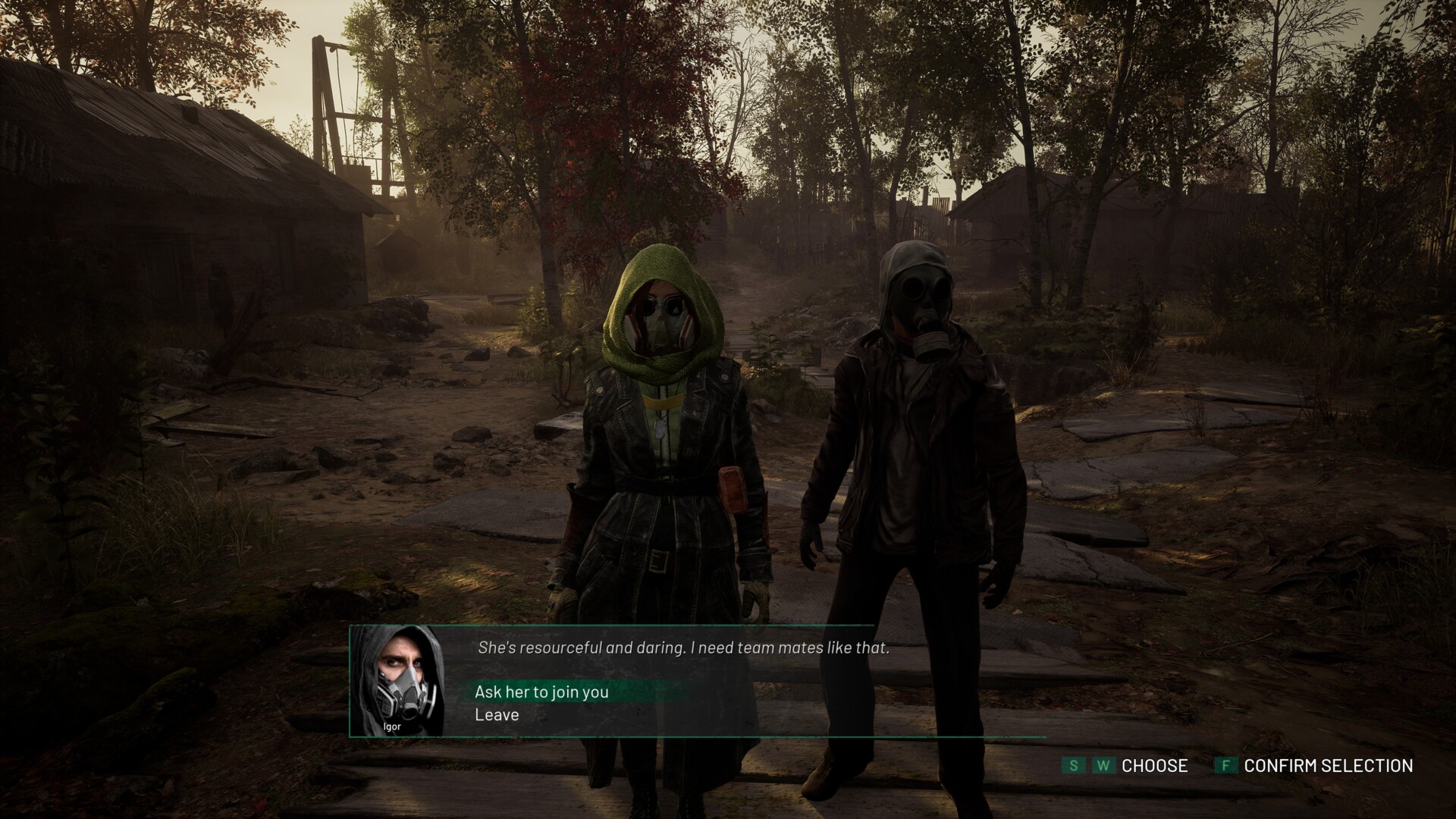
Task: Select the "Leave" dialogue option
Action: point(497,715)
